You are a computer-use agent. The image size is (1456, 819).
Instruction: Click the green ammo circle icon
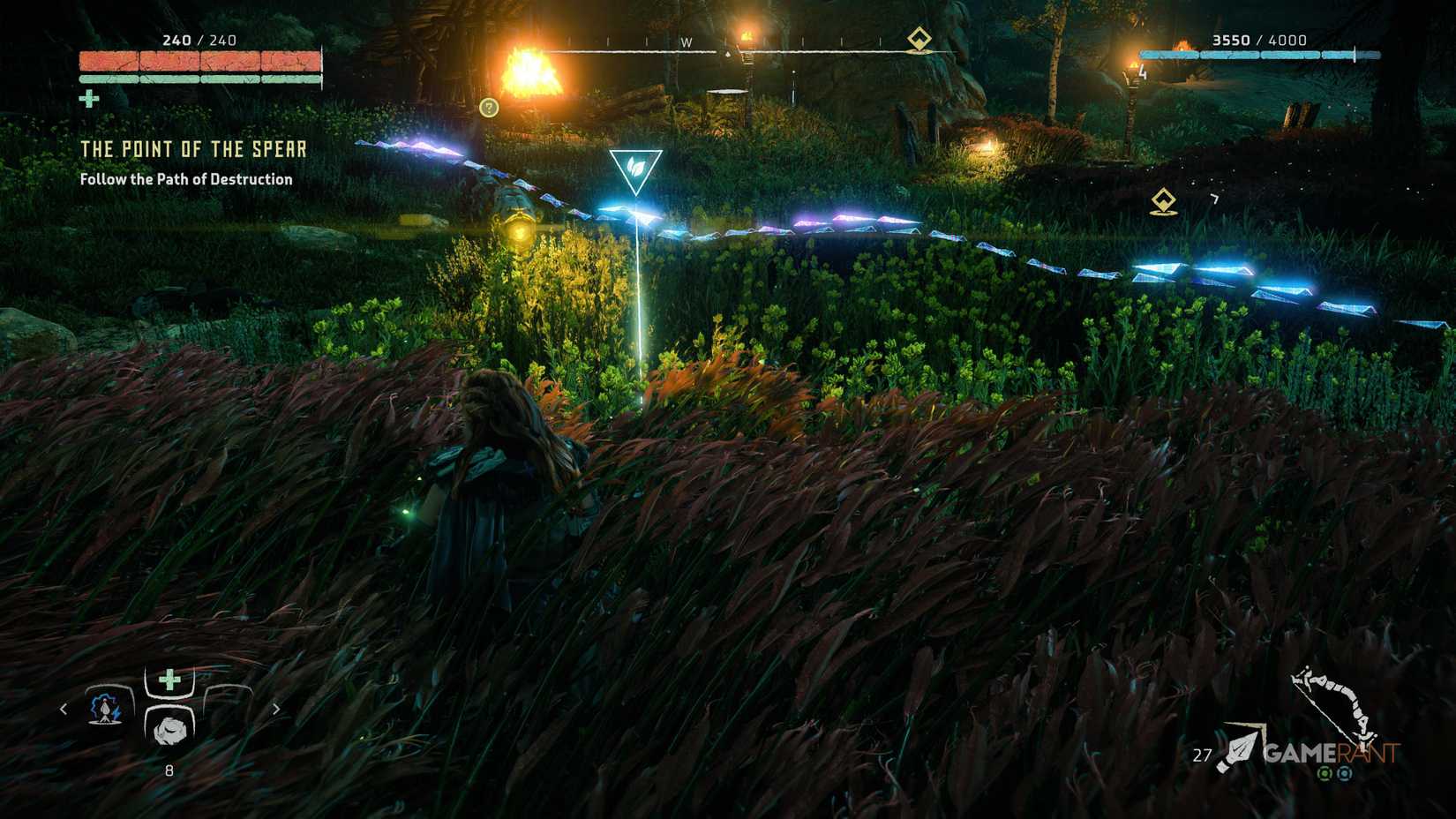pos(1325,774)
